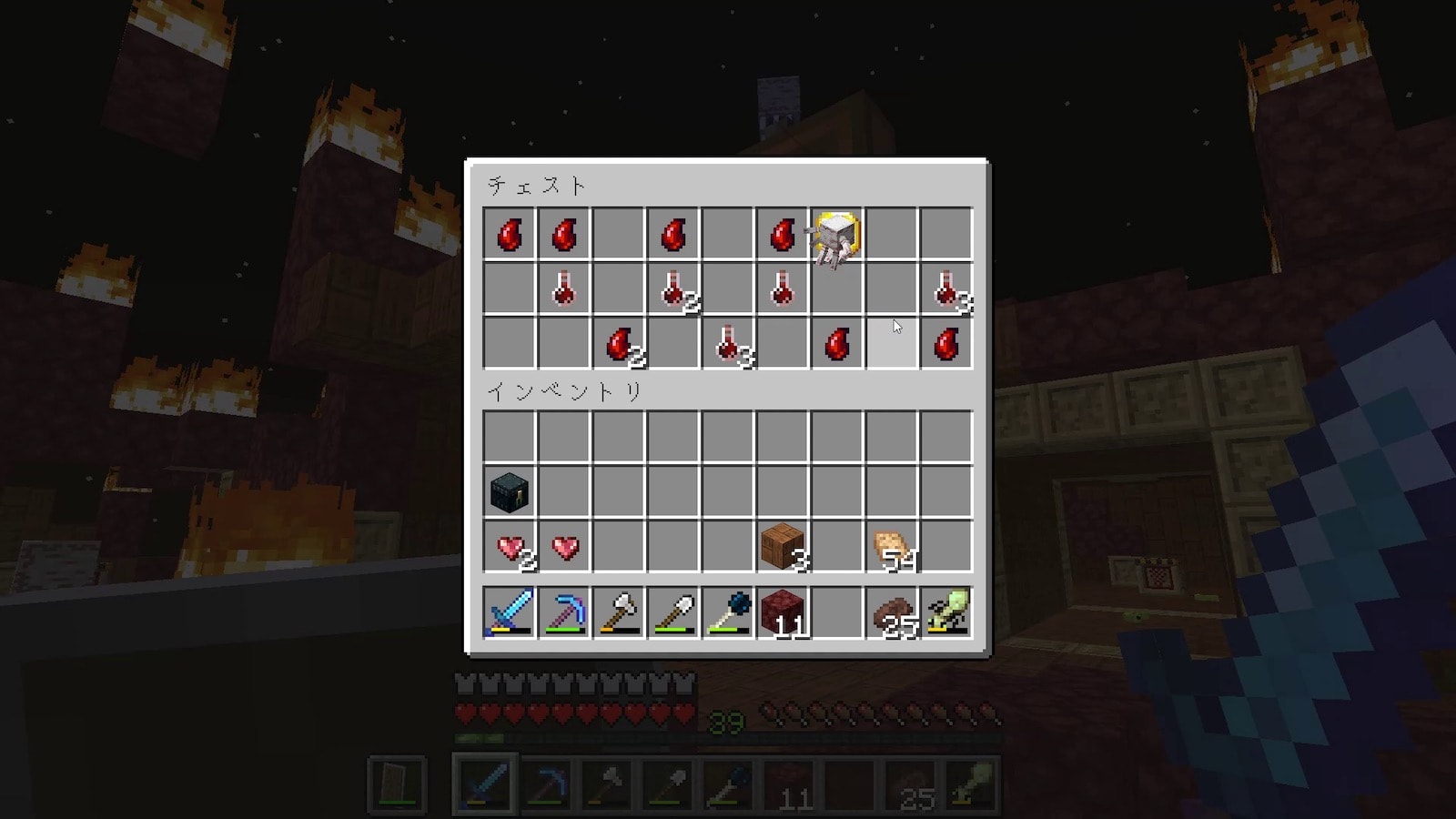Grab the stack of 25 cooked meat

(892, 612)
